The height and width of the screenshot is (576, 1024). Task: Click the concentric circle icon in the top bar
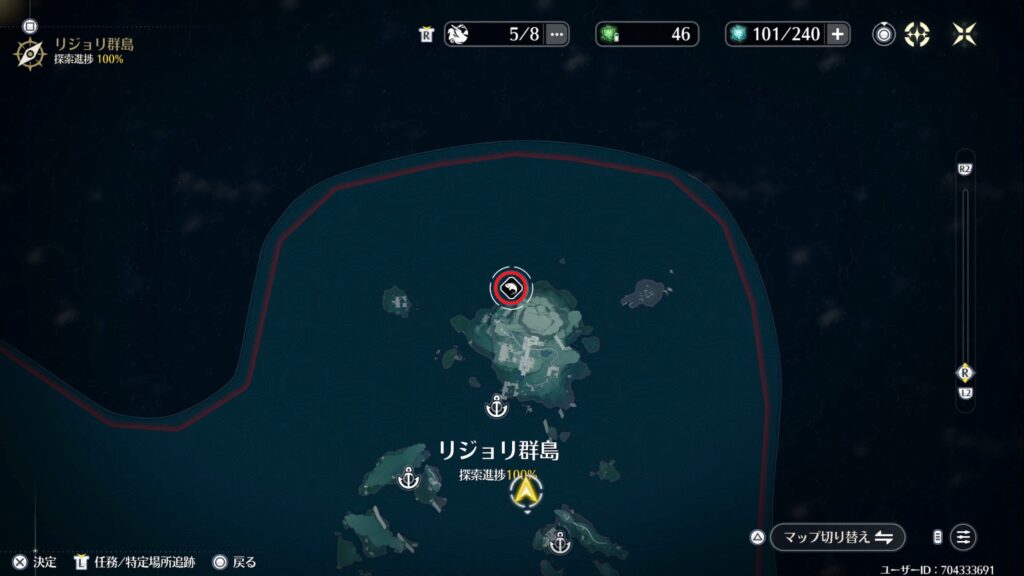coord(884,34)
